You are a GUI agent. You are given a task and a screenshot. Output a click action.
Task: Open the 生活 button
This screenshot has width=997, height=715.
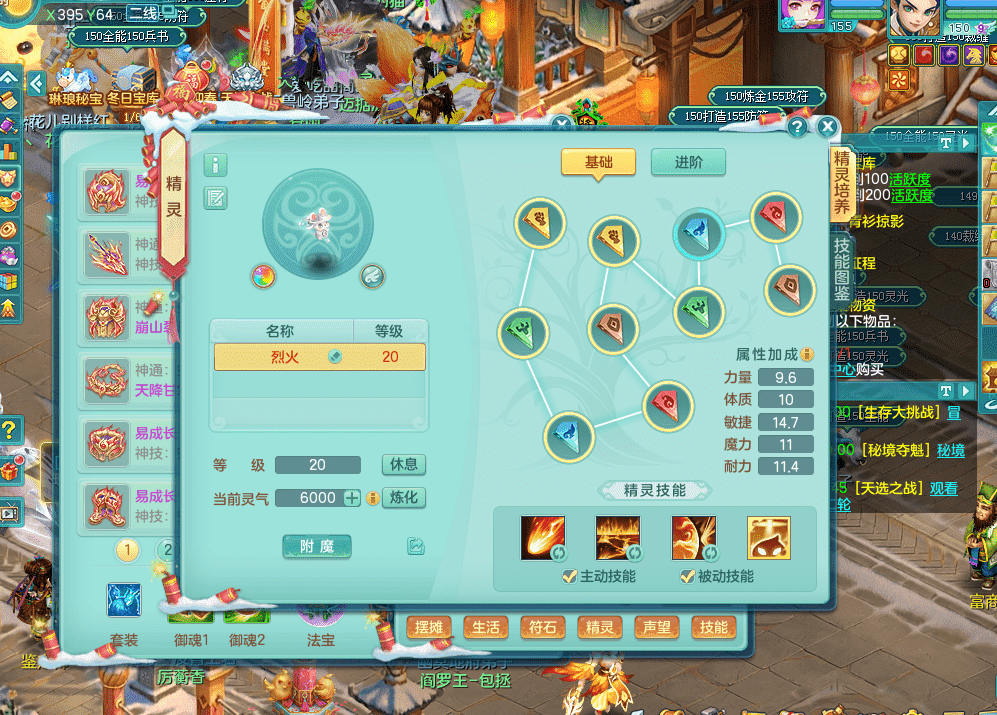(x=486, y=628)
